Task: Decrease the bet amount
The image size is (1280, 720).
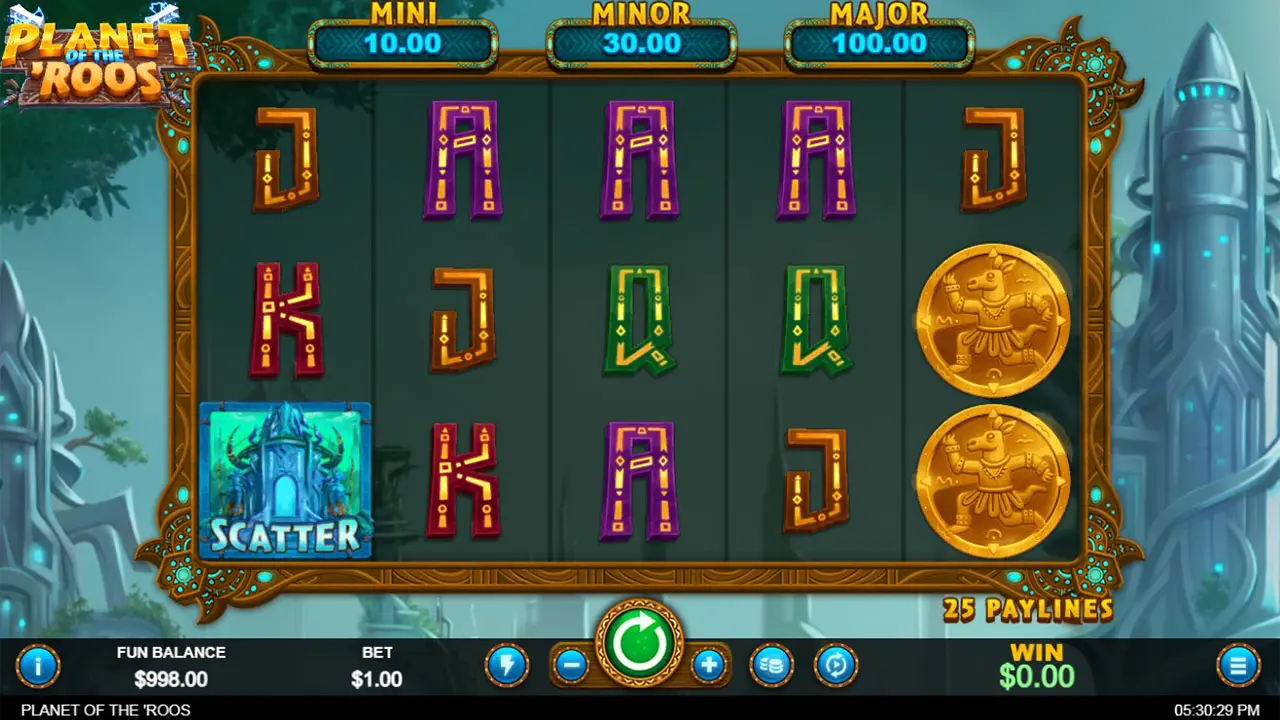Action: coord(572,665)
